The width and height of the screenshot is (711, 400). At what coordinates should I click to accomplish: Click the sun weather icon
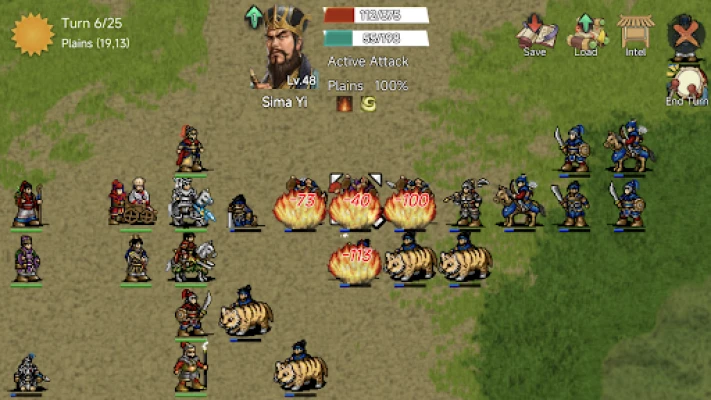[x=32, y=33]
